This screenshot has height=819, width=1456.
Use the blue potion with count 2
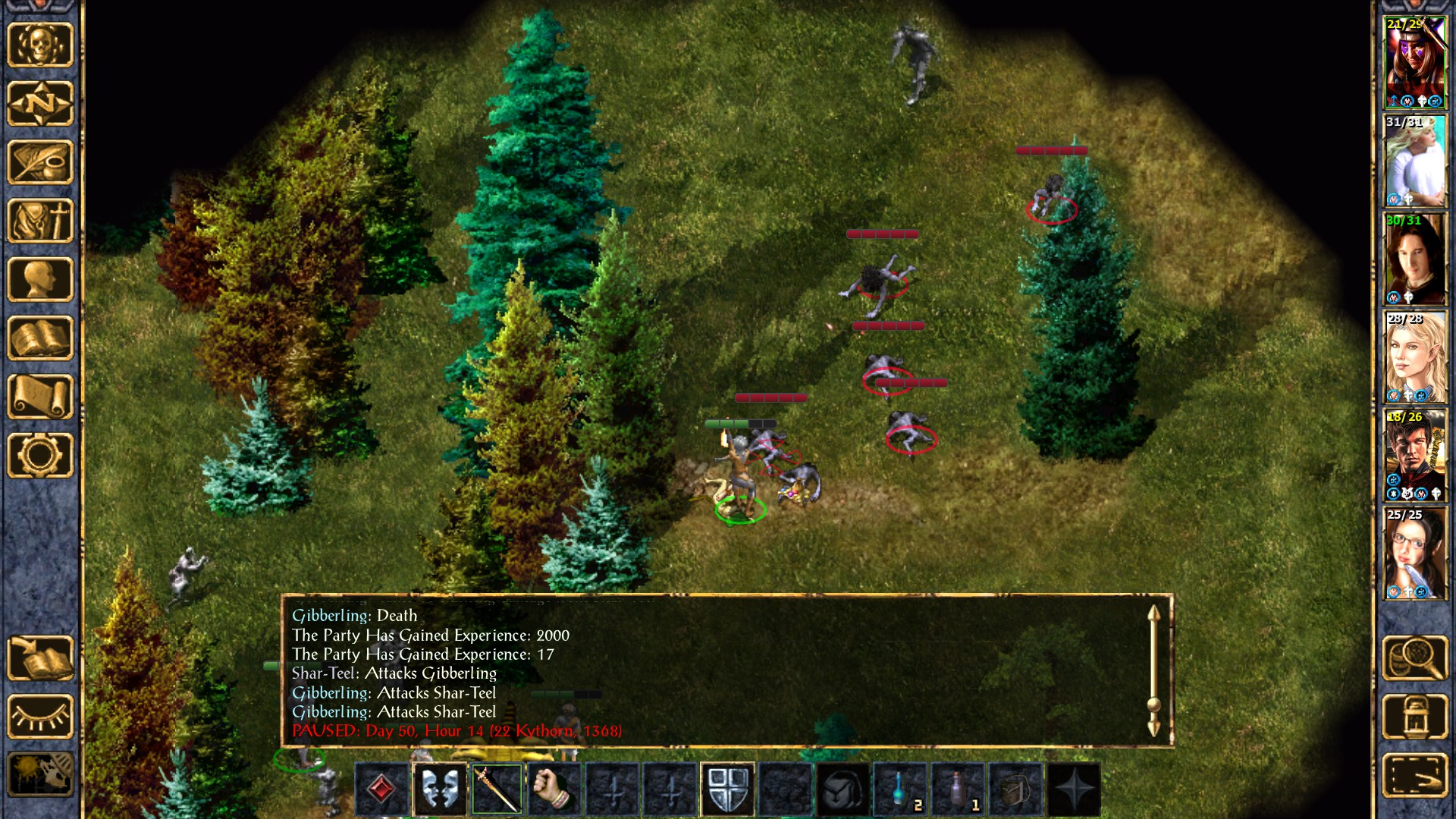[900, 789]
